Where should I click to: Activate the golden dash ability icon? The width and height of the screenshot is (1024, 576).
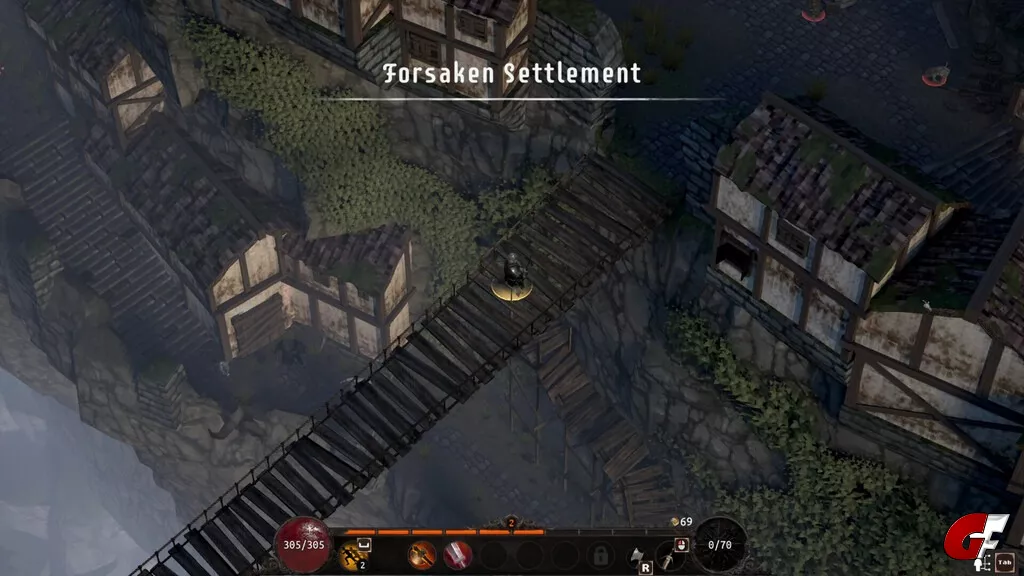[350, 553]
